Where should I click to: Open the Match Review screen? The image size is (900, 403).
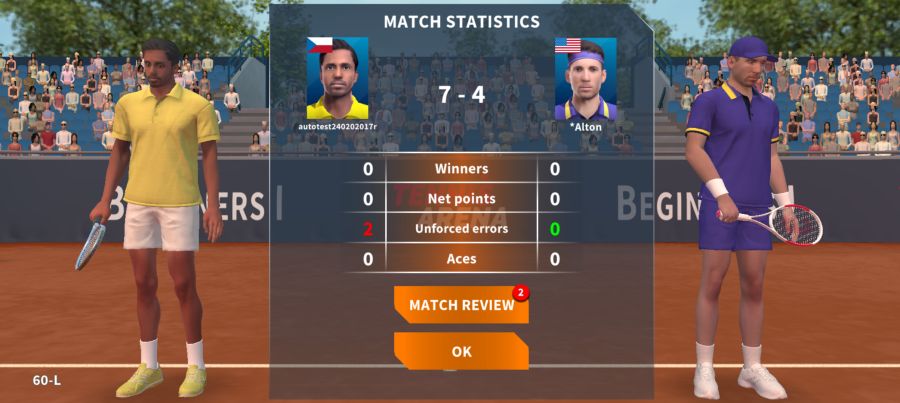[x=461, y=305]
